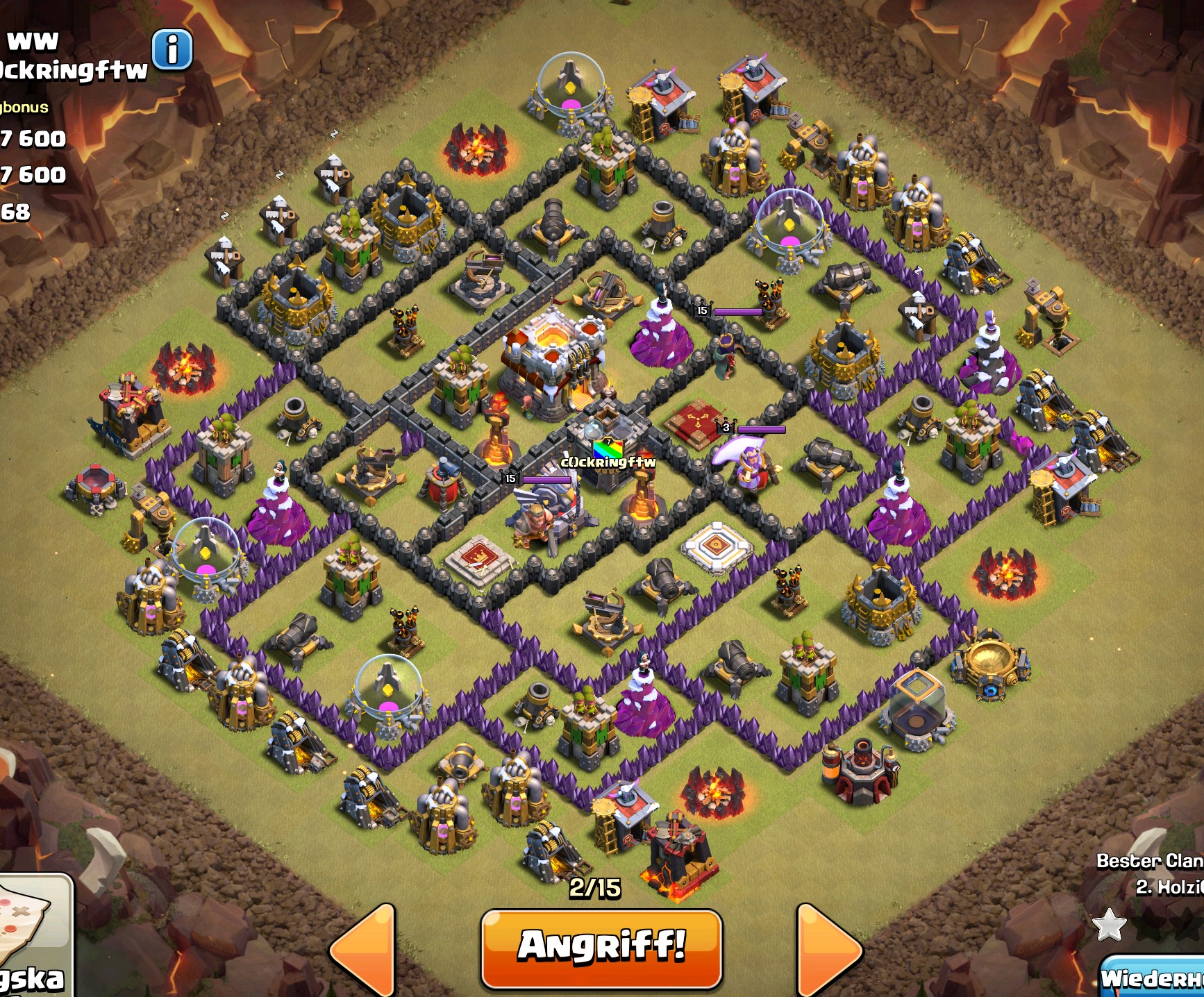
Task: Watch the replay with Wiederholung button
Action: 1153,978
